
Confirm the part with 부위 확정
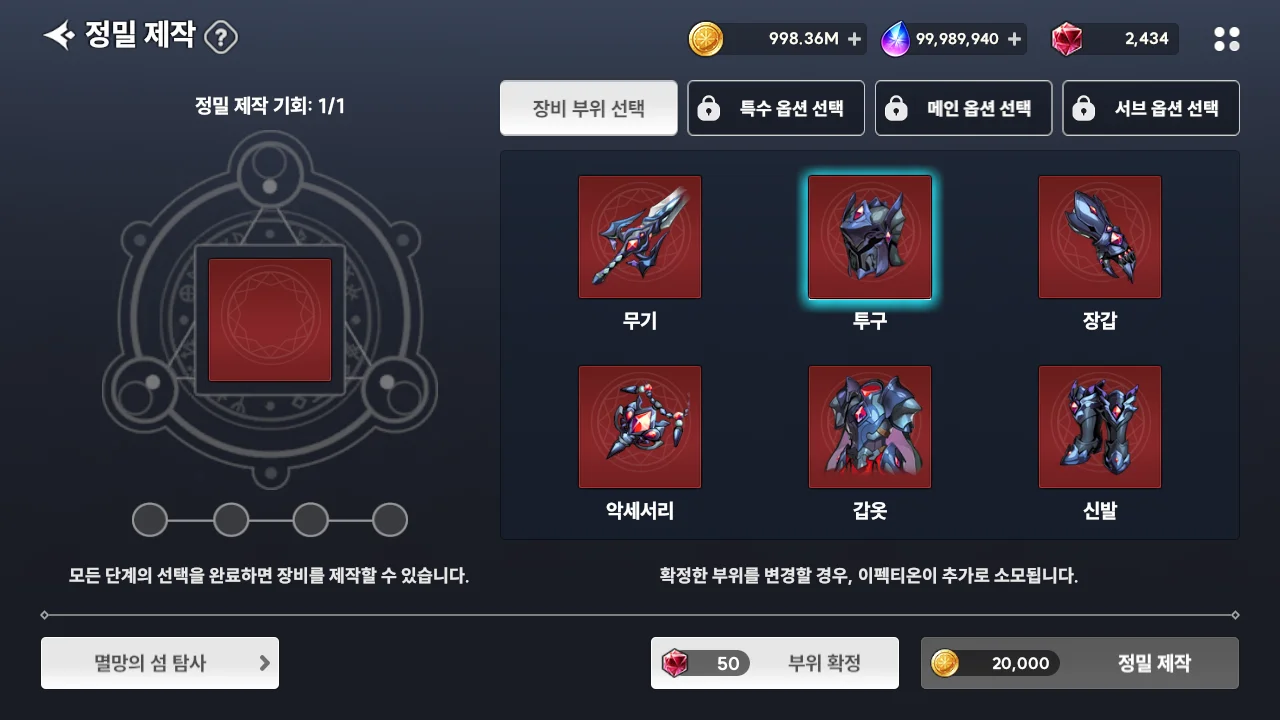(x=775, y=663)
